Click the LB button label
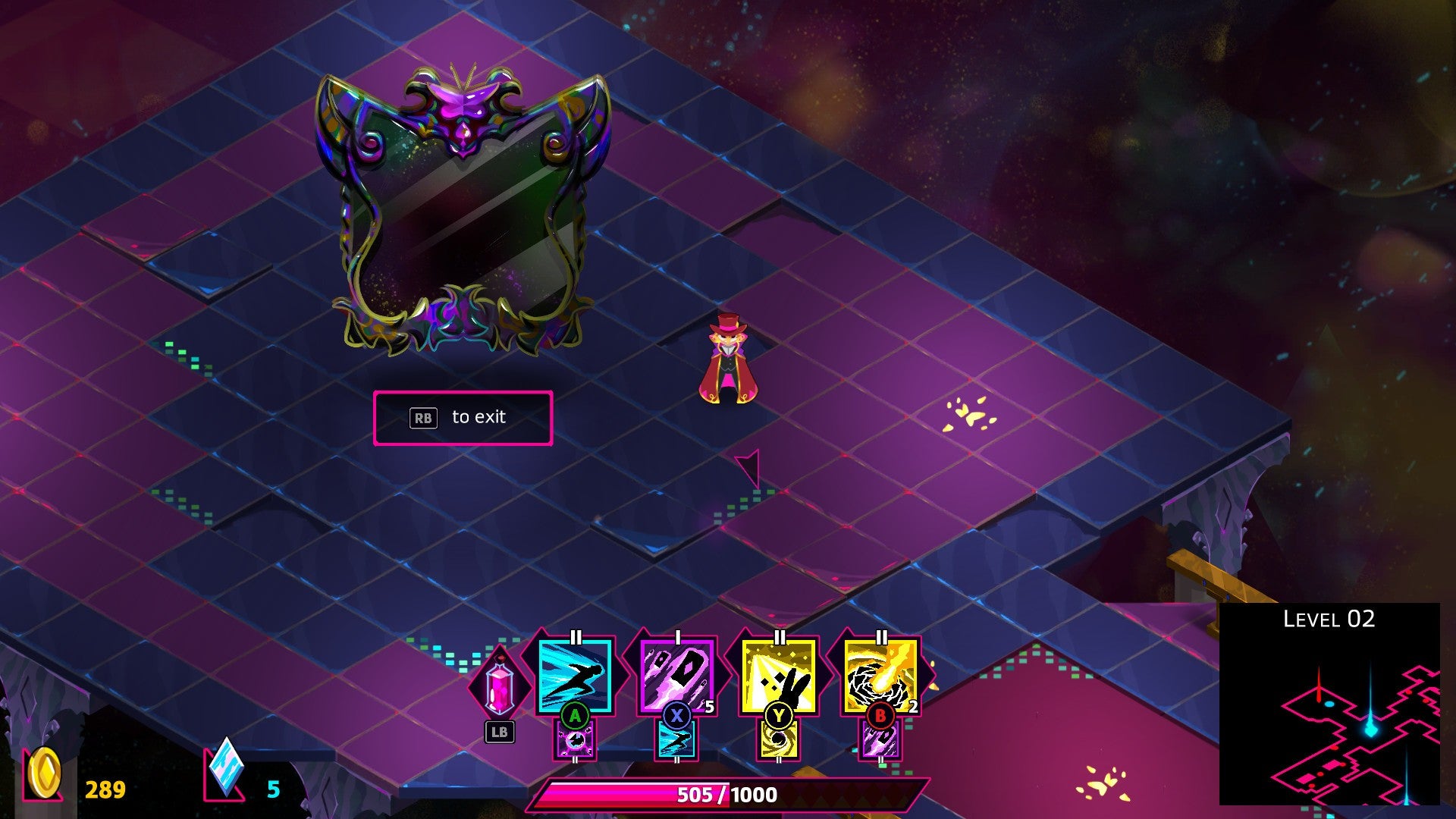1456x819 pixels. pyautogui.click(x=500, y=733)
